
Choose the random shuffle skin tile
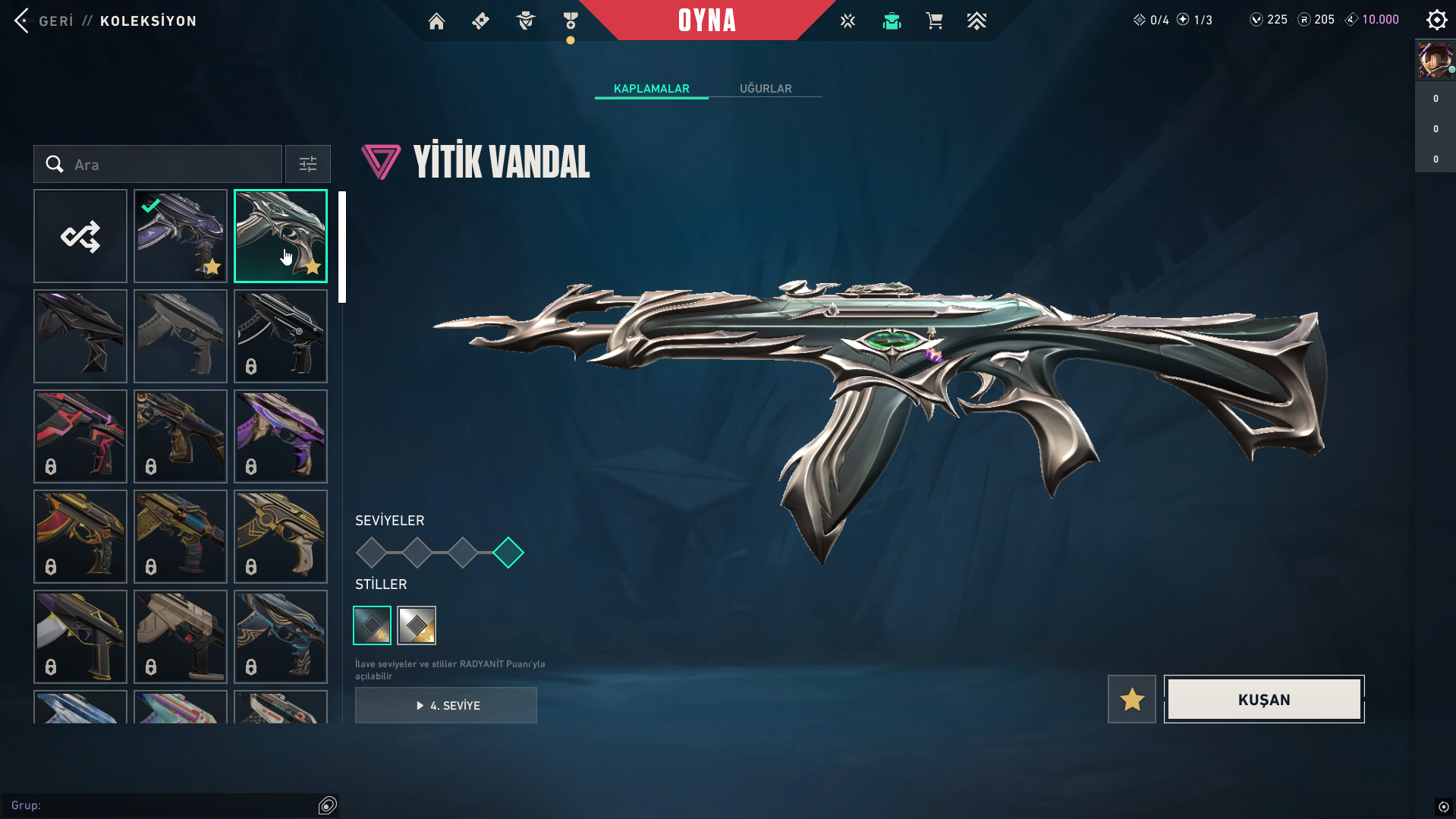tap(80, 236)
